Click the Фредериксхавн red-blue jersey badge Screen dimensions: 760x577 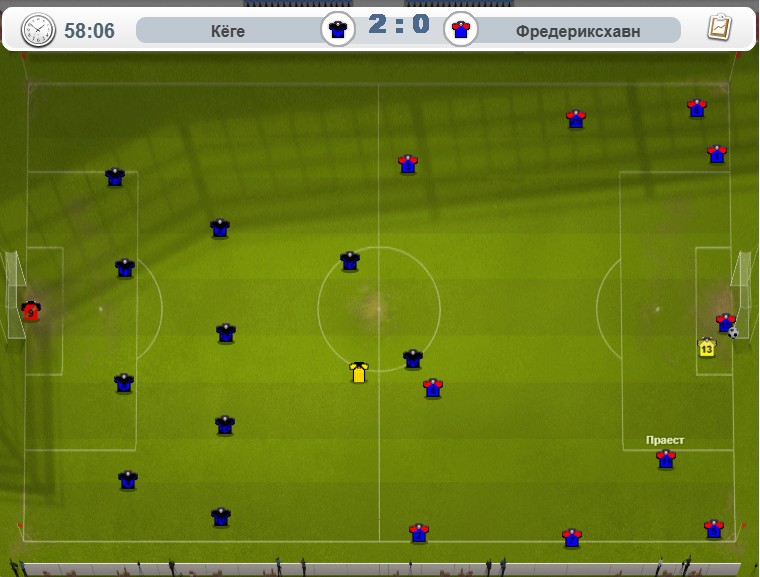pyautogui.click(x=460, y=29)
